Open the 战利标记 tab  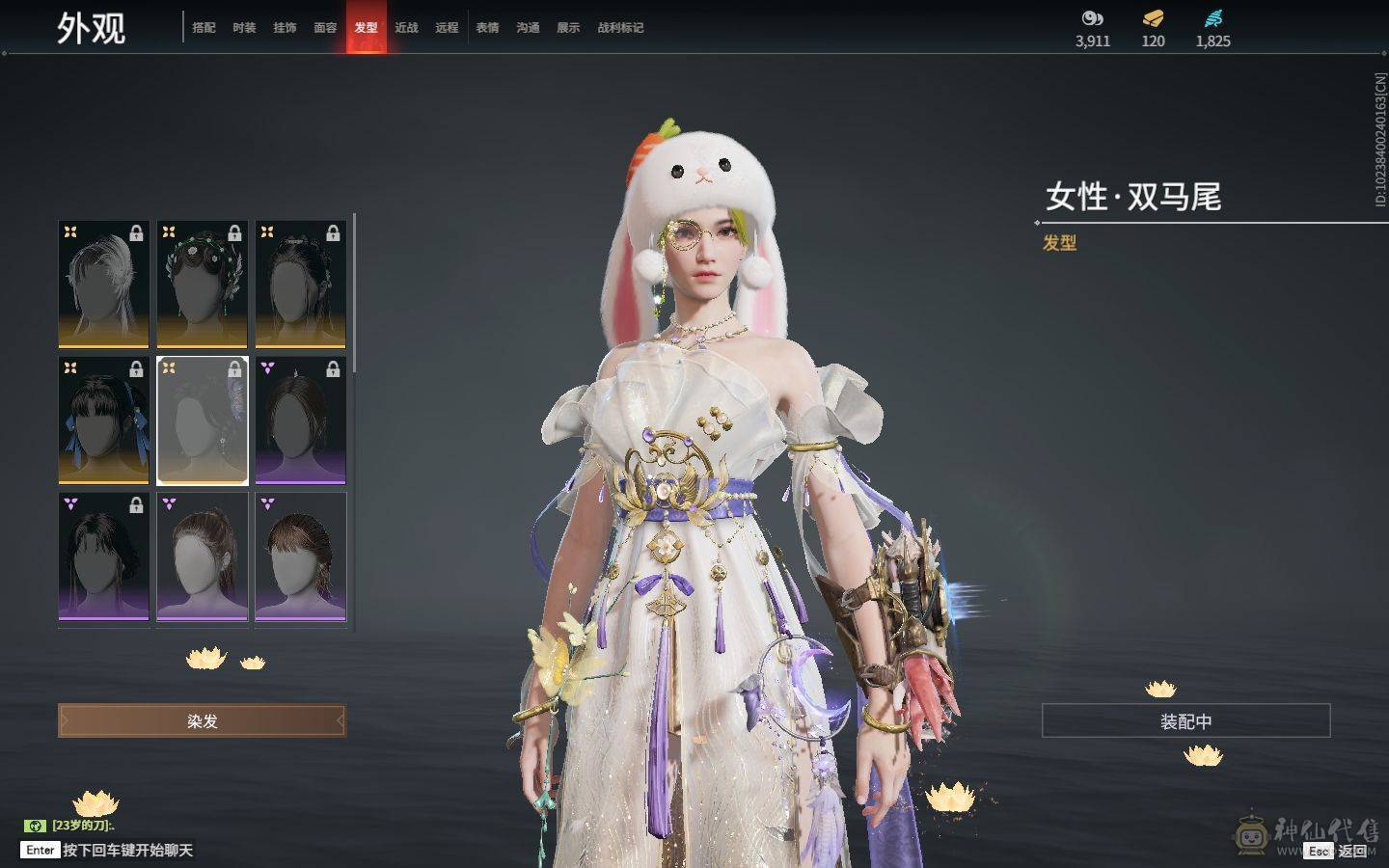[620, 28]
